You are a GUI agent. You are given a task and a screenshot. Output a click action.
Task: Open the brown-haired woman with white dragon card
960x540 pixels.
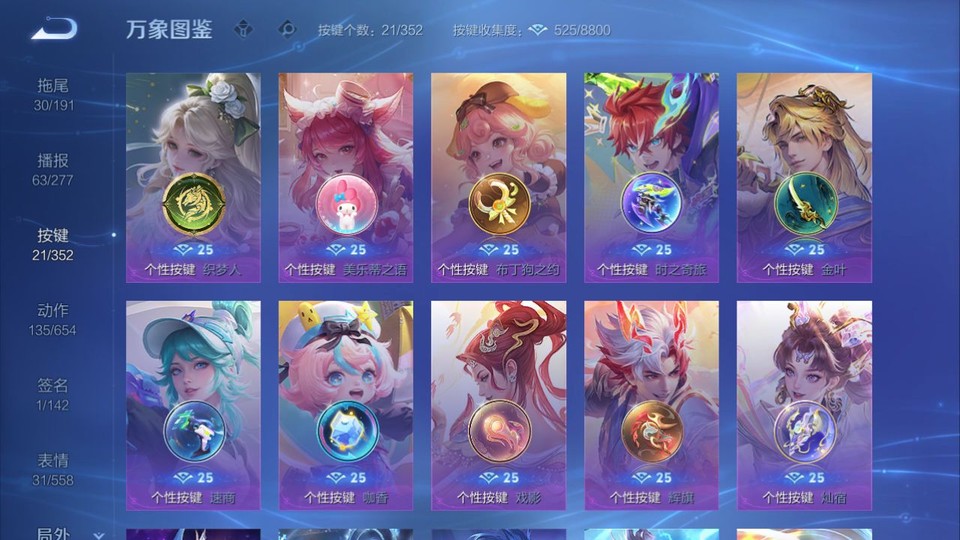[804, 405]
